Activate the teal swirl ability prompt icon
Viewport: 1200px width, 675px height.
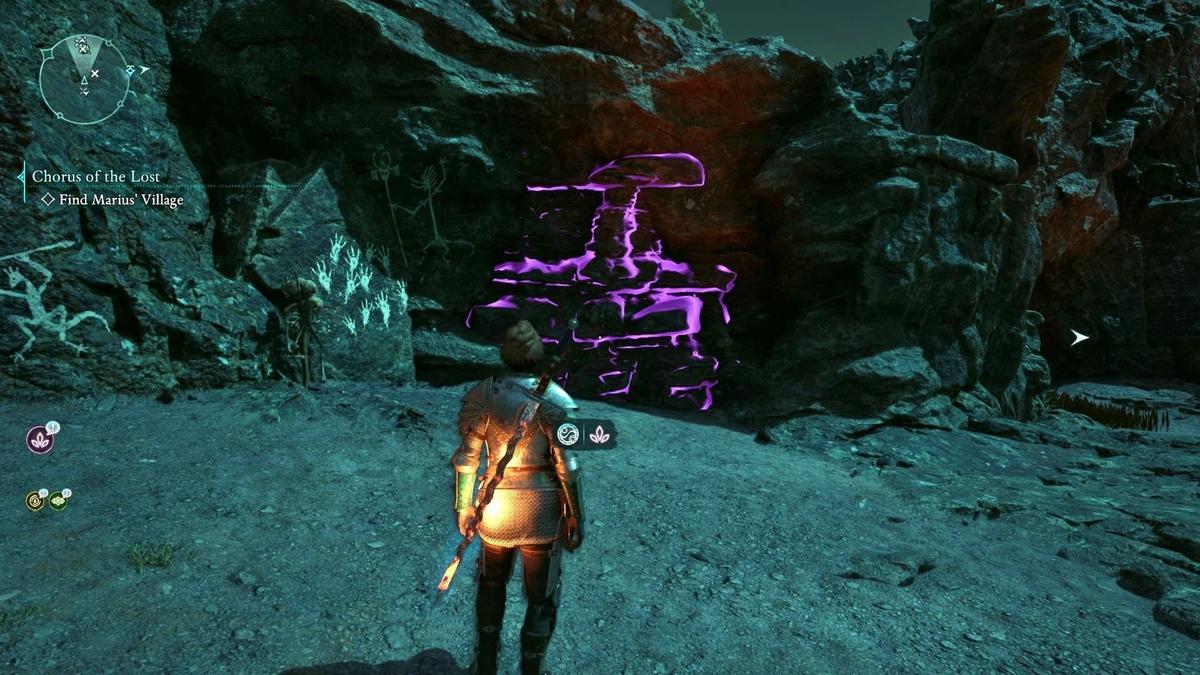[x=570, y=434]
